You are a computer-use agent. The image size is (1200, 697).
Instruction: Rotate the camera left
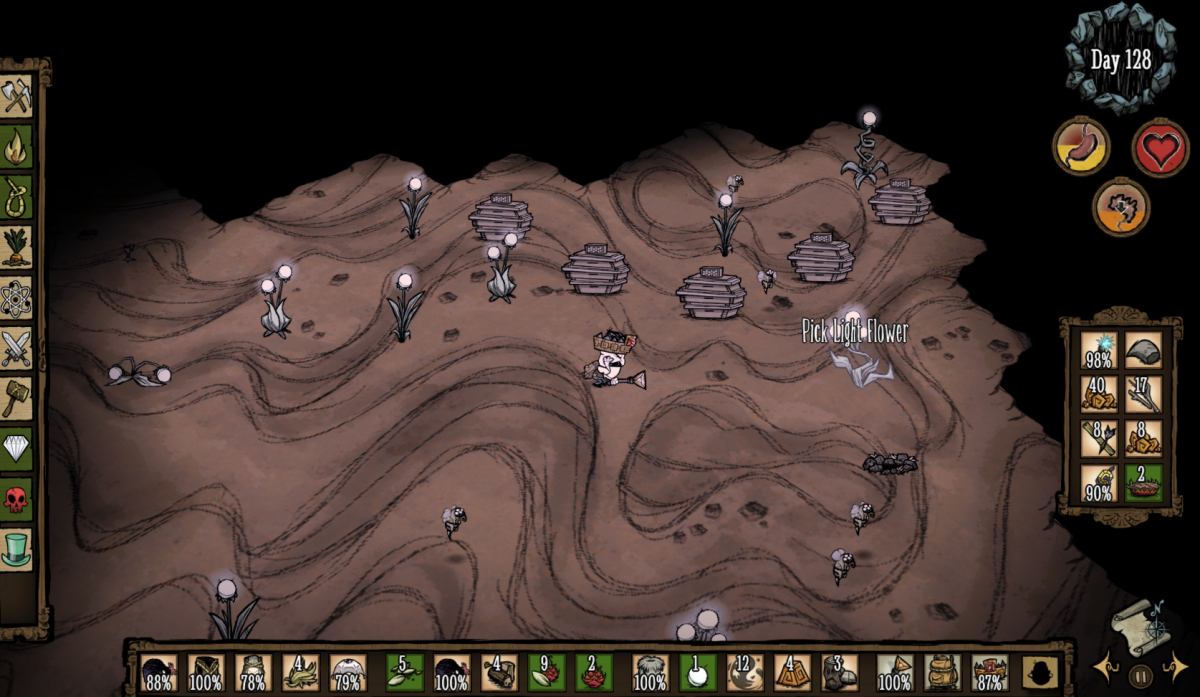[x=1106, y=667]
